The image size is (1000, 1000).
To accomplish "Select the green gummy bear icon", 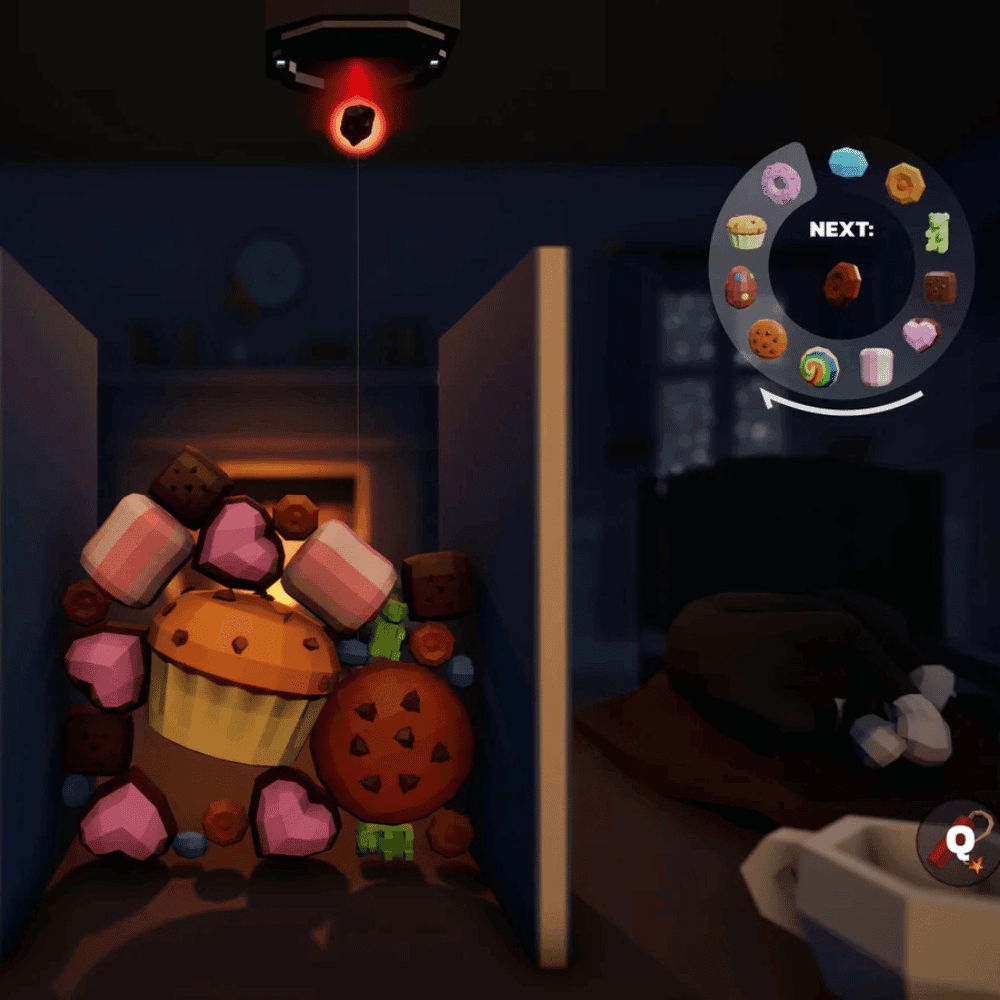I will click(x=936, y=231).
